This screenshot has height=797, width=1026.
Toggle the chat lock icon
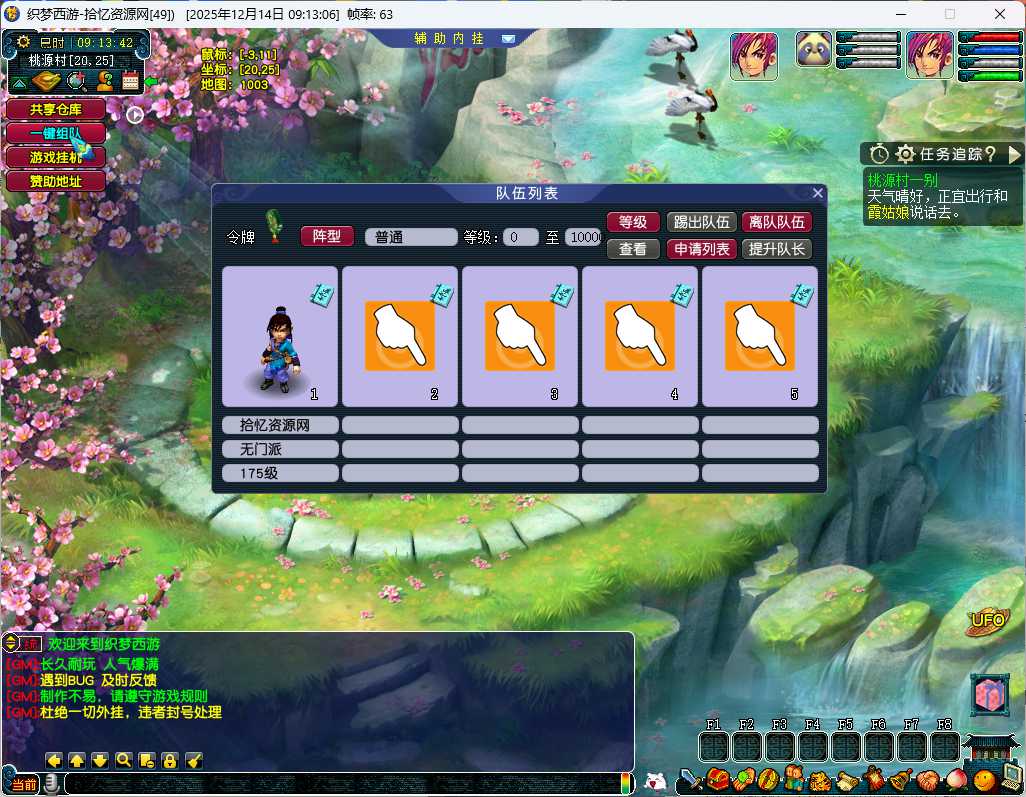click(170, 760)
